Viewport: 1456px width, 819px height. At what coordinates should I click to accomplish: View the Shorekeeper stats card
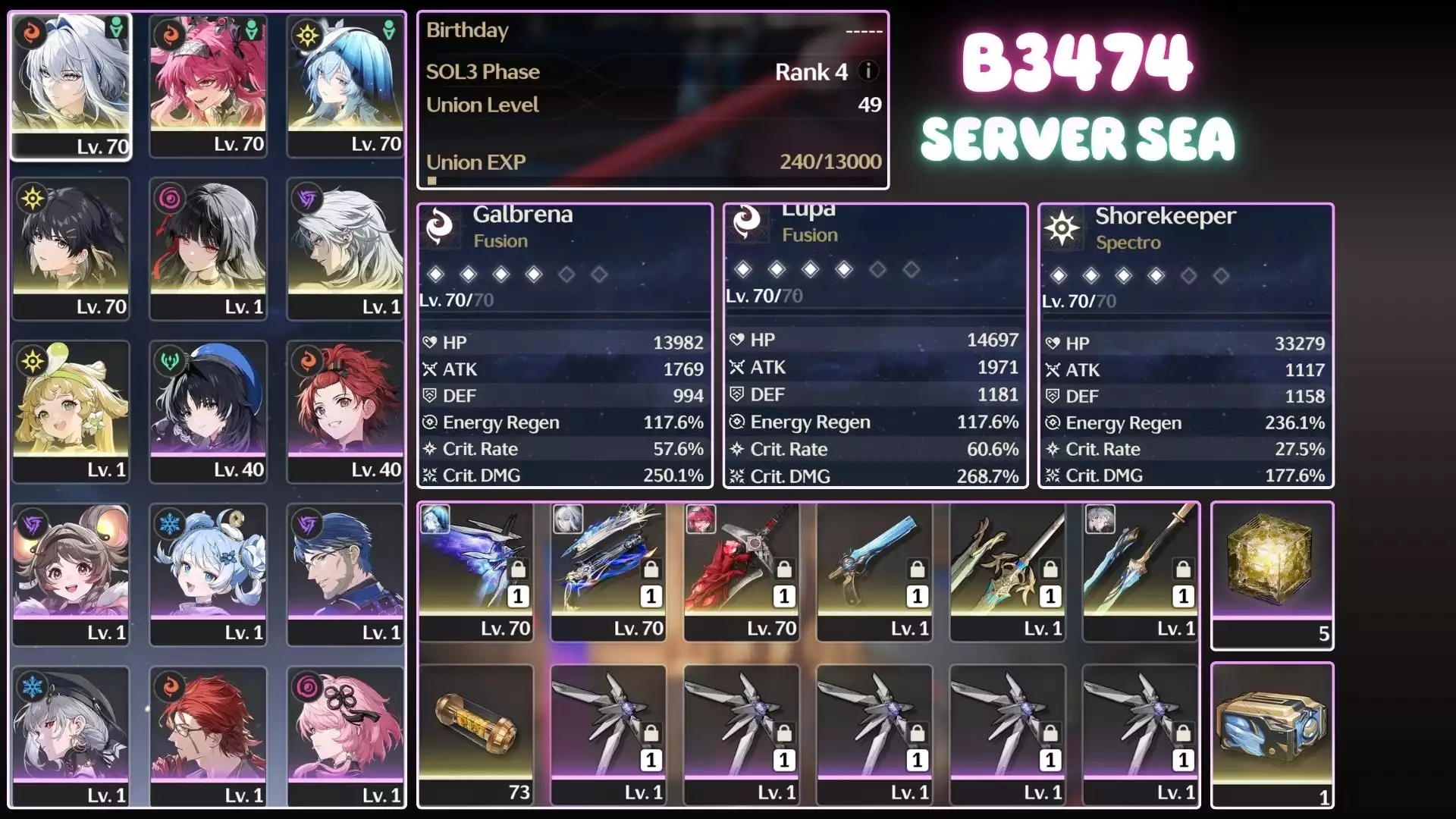[x=1185, y=345]
